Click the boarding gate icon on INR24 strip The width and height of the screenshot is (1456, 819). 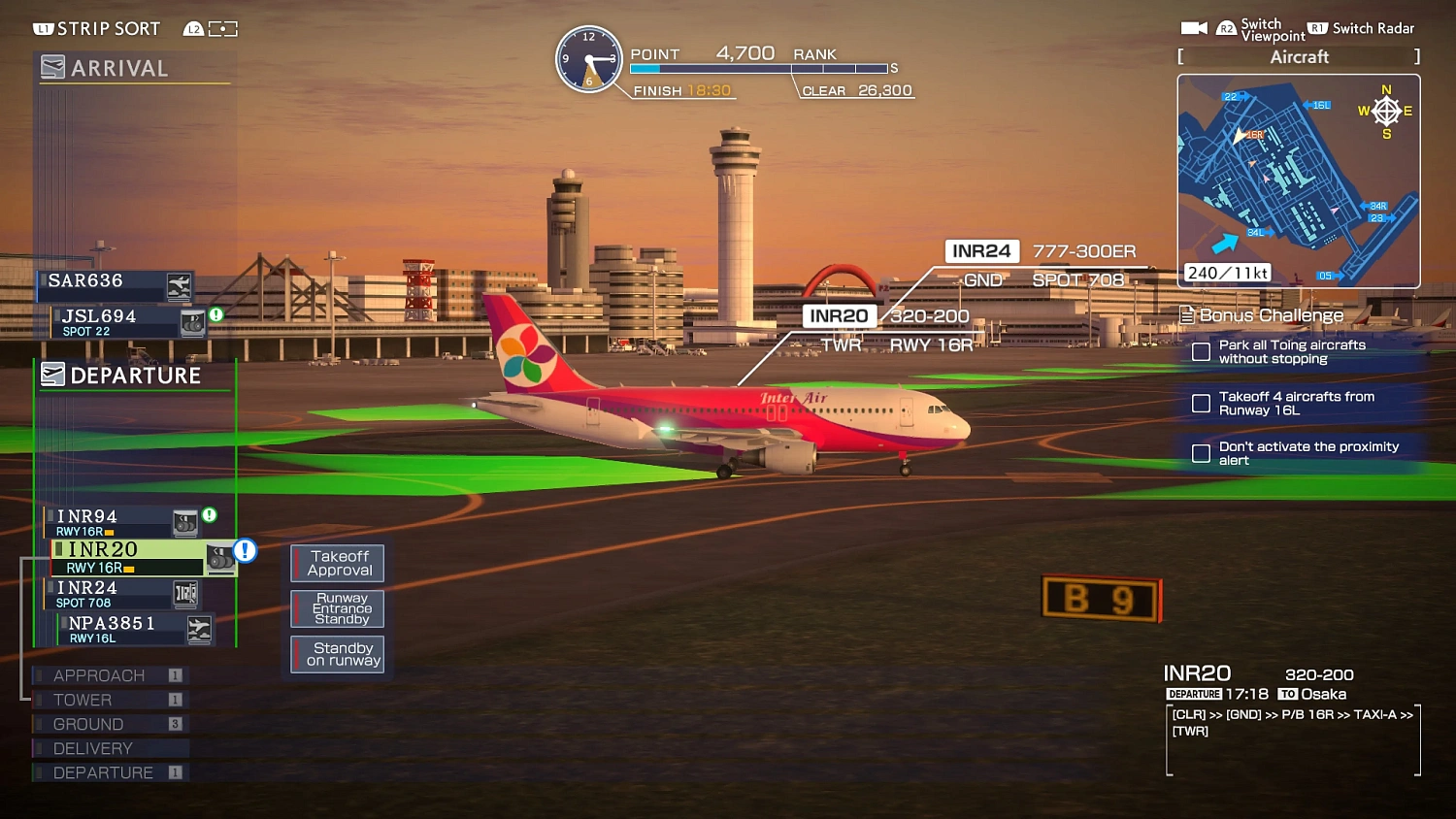pos(184,593)
